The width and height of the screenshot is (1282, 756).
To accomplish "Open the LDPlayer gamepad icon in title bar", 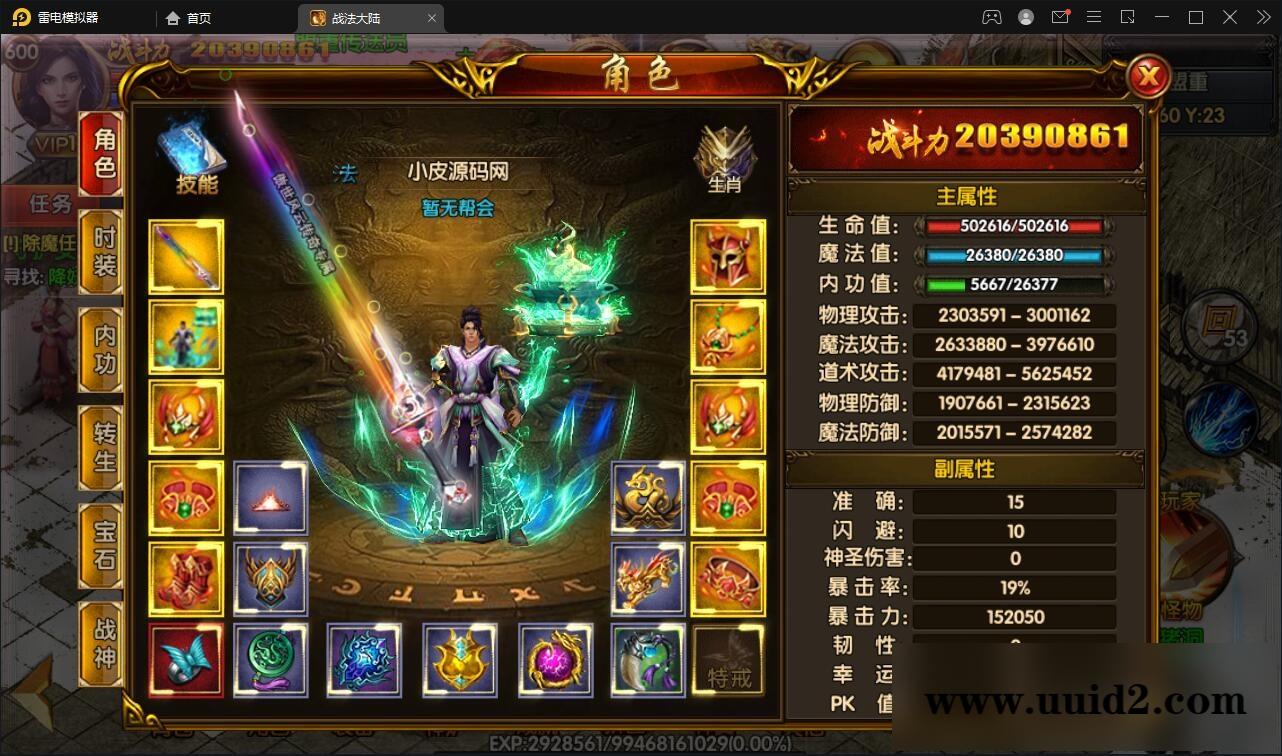I will click(x=991, y=17).
